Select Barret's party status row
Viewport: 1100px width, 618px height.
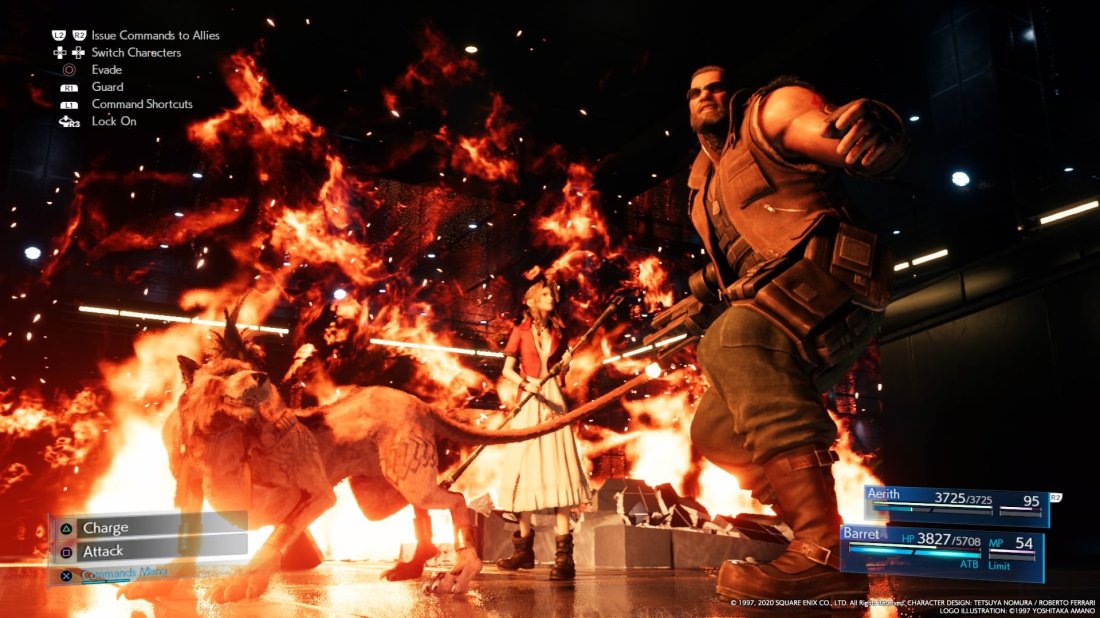(x=940, y=550)
